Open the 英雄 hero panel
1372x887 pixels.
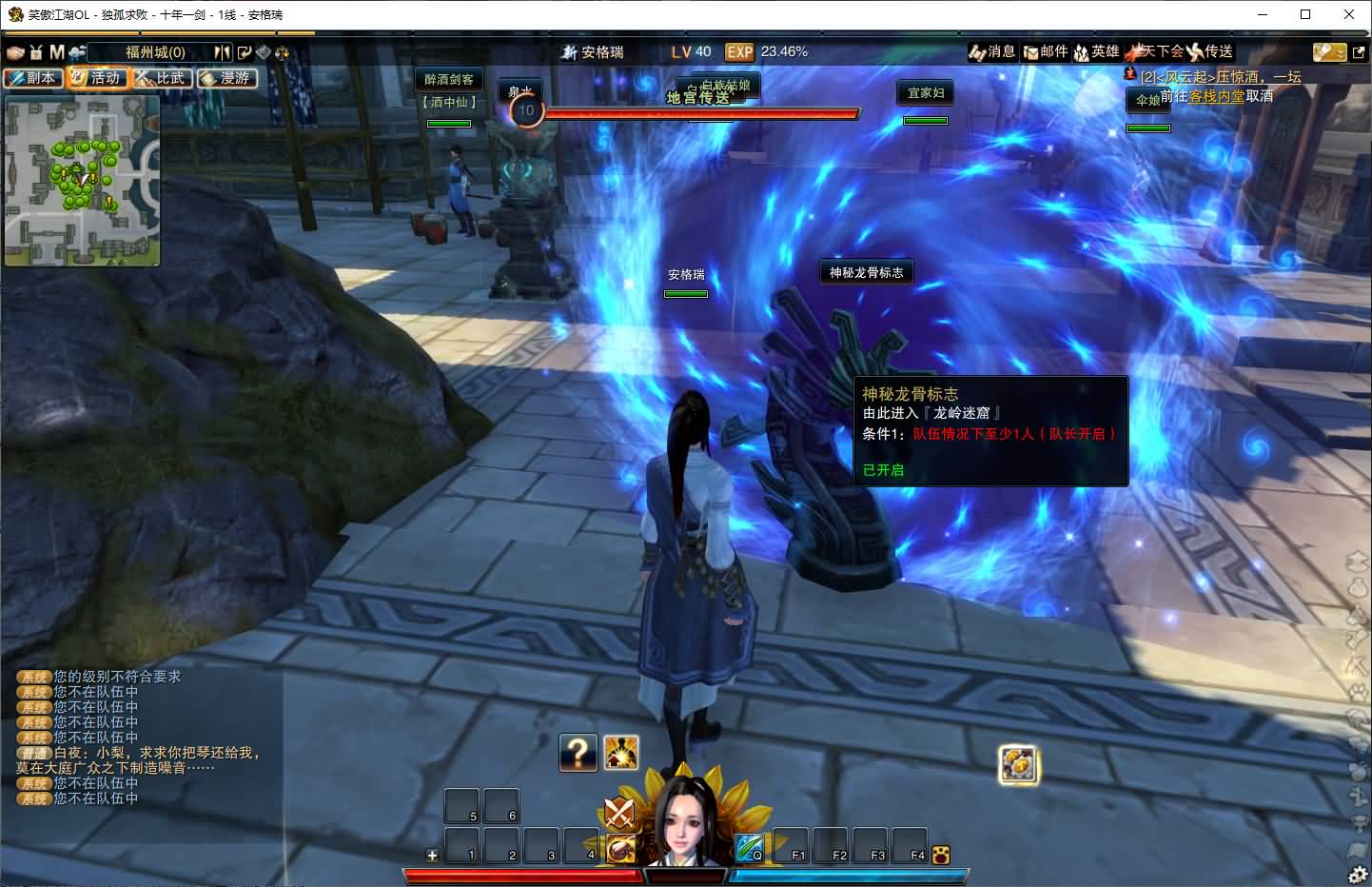1096,52
